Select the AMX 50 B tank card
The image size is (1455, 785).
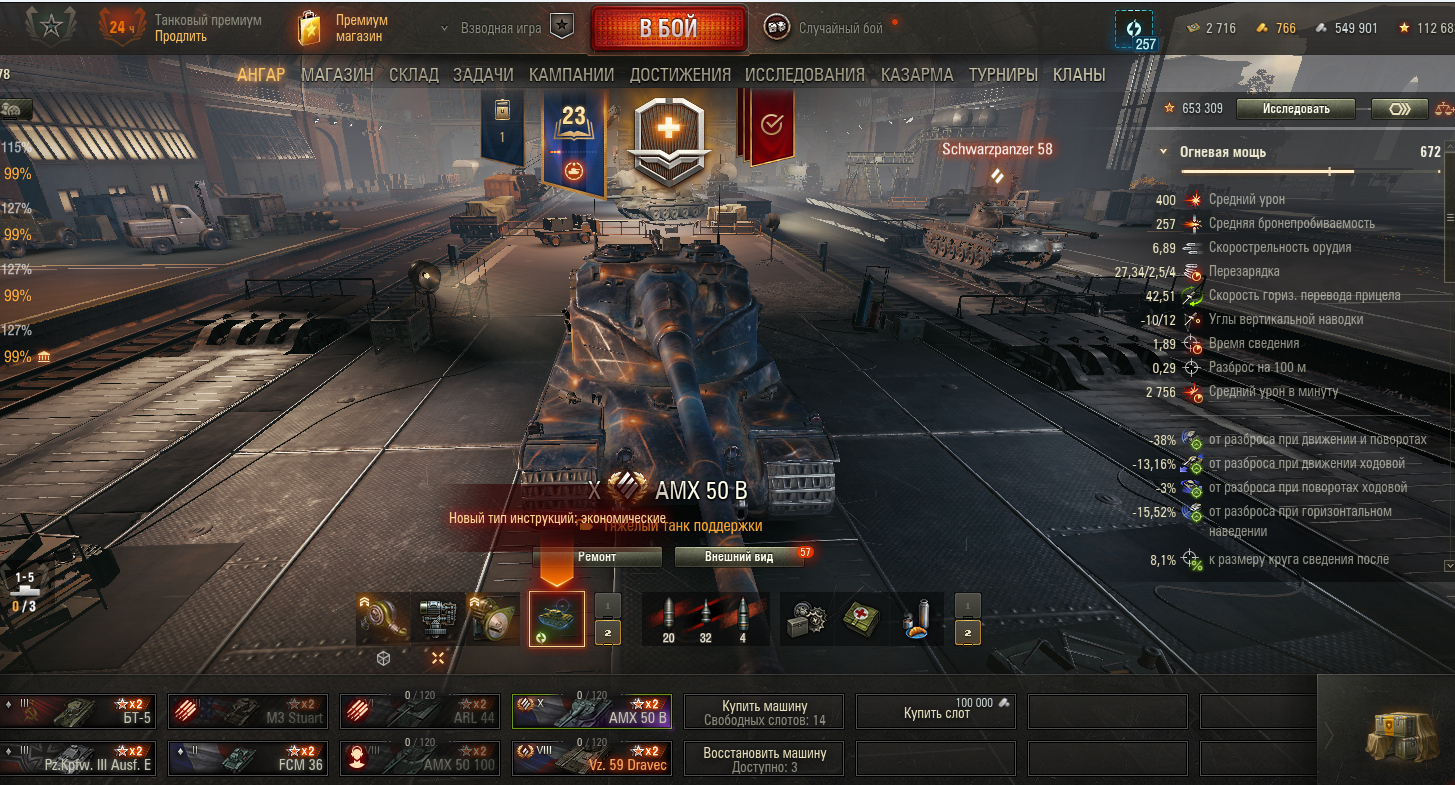click(x=591, y=711)
